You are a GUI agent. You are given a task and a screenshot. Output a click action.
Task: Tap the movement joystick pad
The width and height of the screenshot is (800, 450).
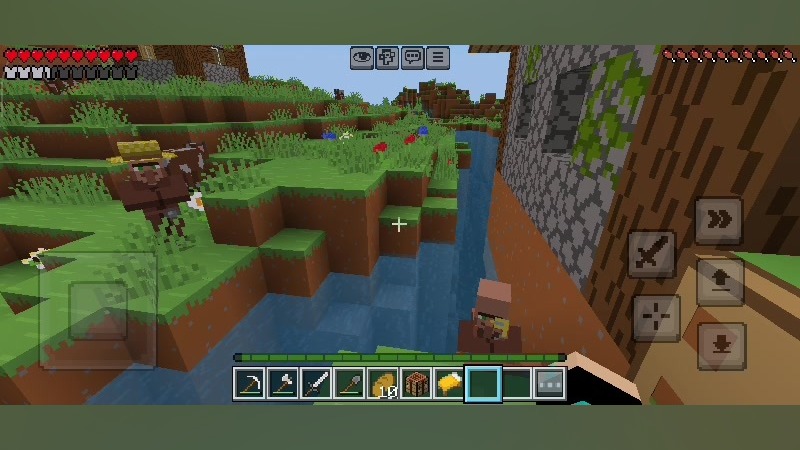(97, 310)
